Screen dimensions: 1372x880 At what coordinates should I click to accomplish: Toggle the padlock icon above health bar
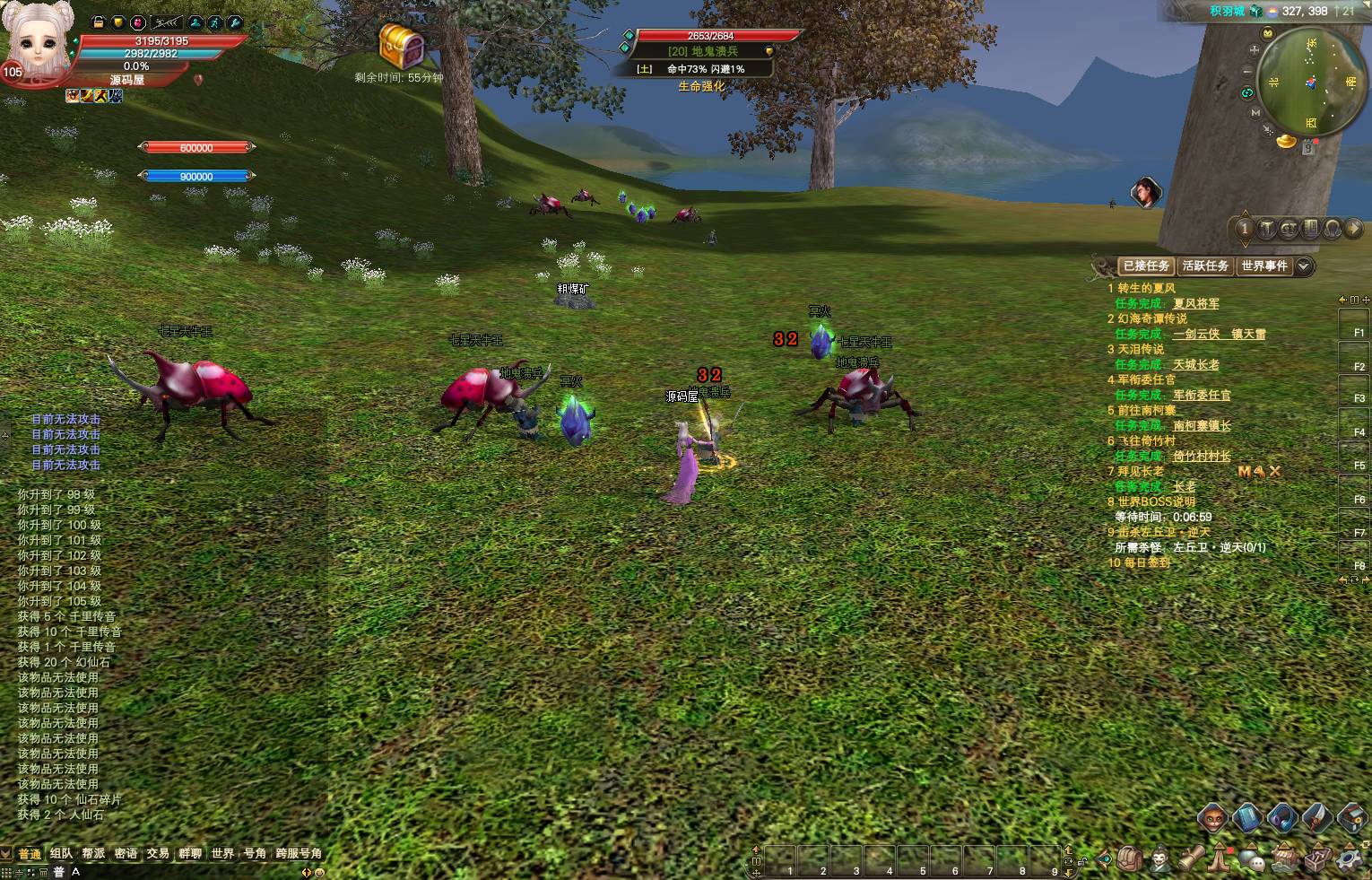[x=99, y=22]
